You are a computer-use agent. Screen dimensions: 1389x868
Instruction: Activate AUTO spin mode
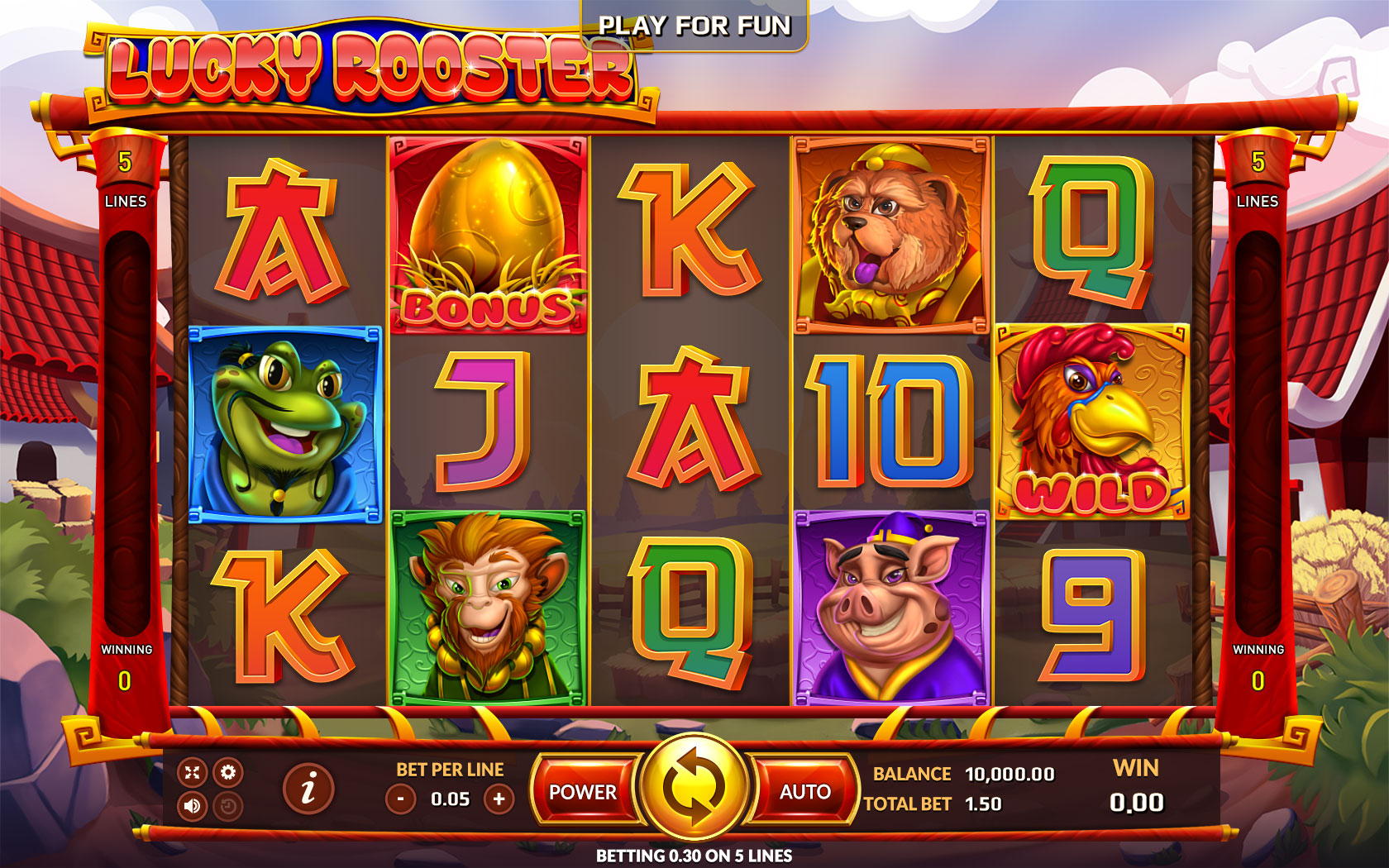point(806,792)
